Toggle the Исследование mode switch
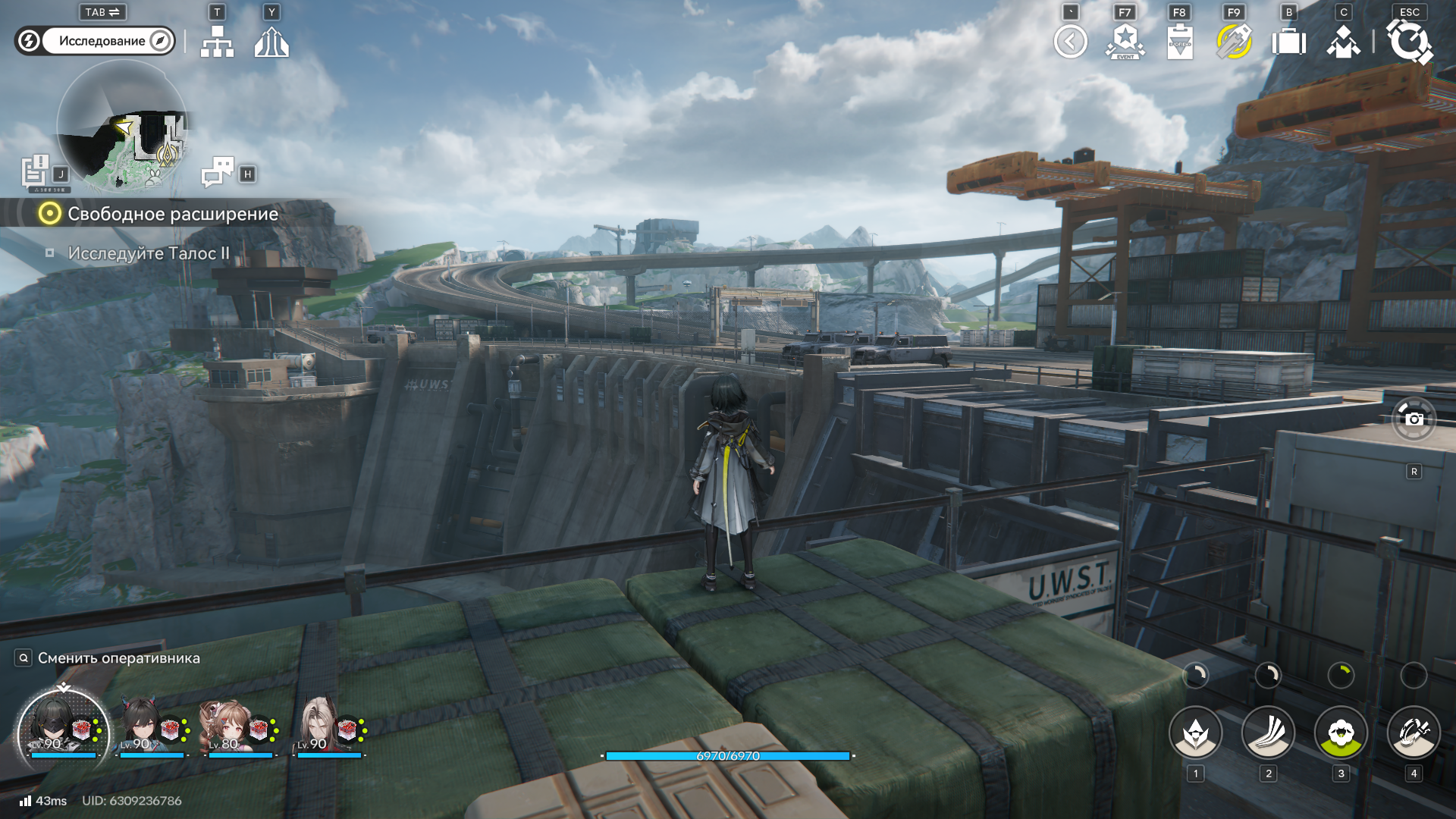 coord(95,41)
